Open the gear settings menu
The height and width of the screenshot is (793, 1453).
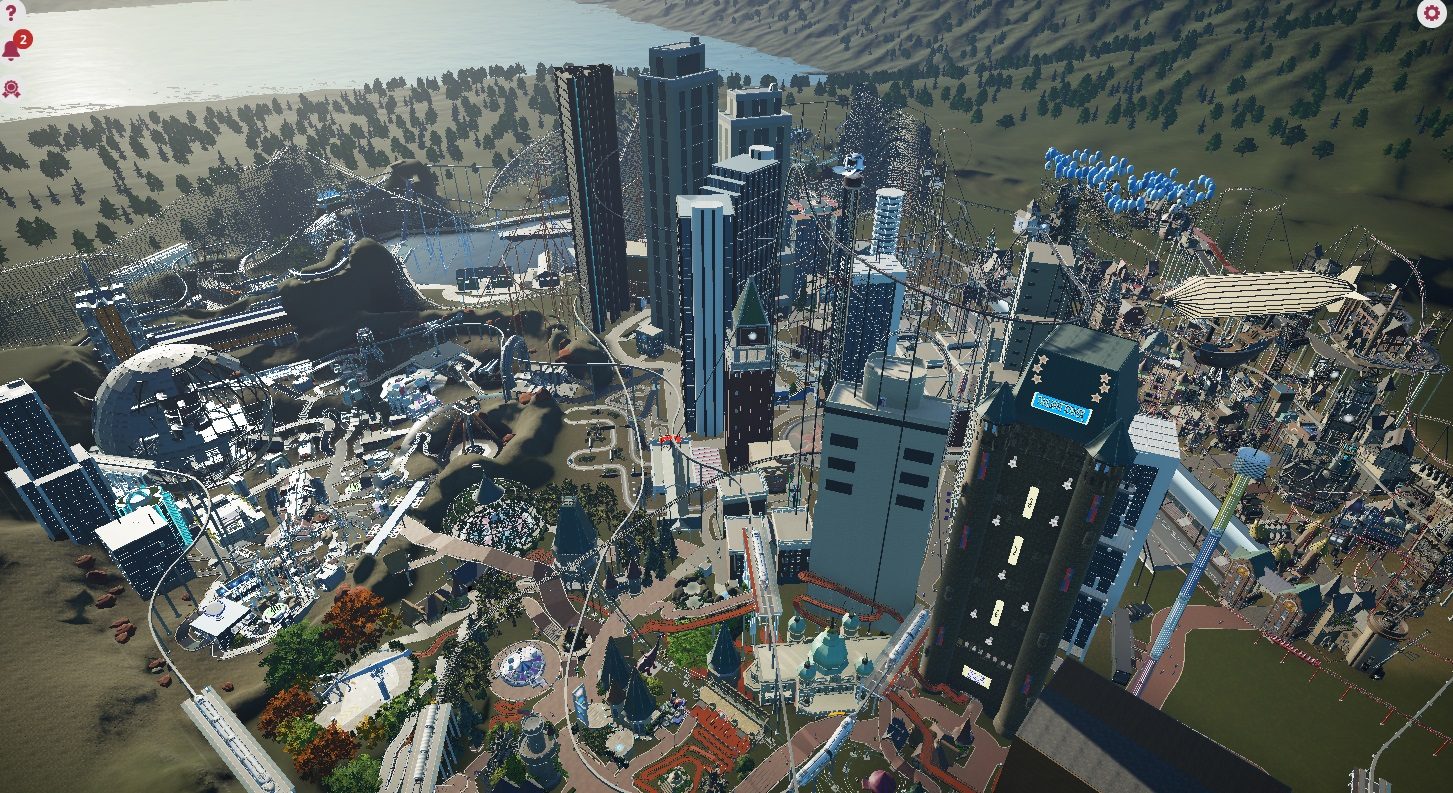coord(1431,13)
